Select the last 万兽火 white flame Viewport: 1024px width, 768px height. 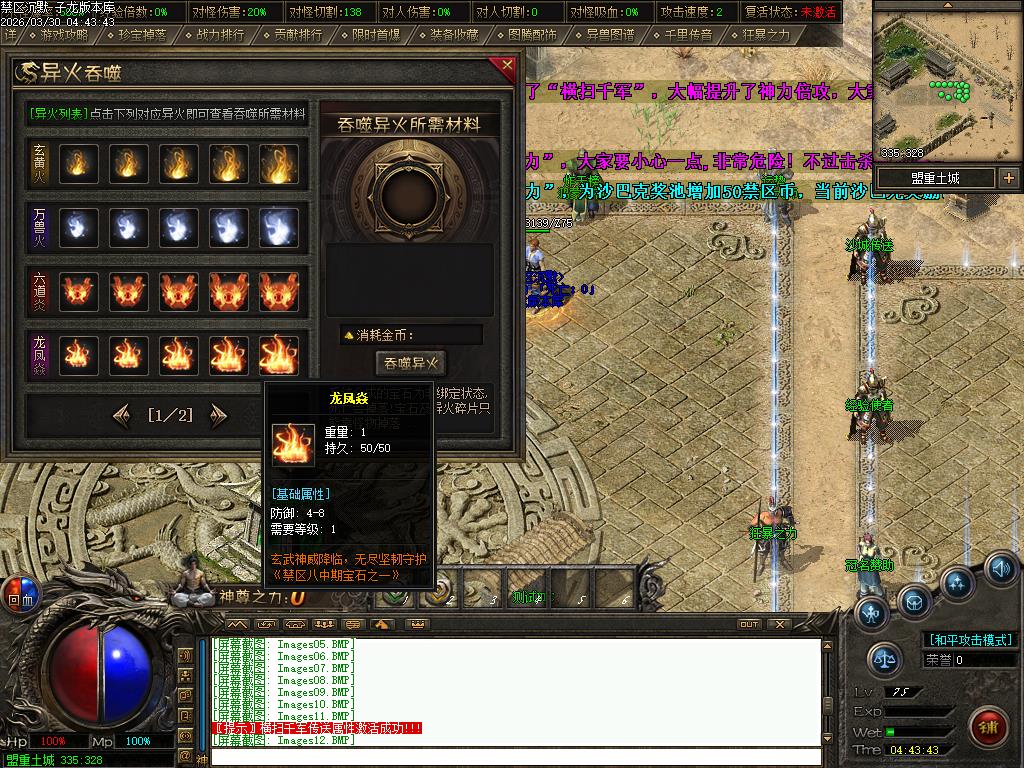pyautogui.click(x=279, y=227)
